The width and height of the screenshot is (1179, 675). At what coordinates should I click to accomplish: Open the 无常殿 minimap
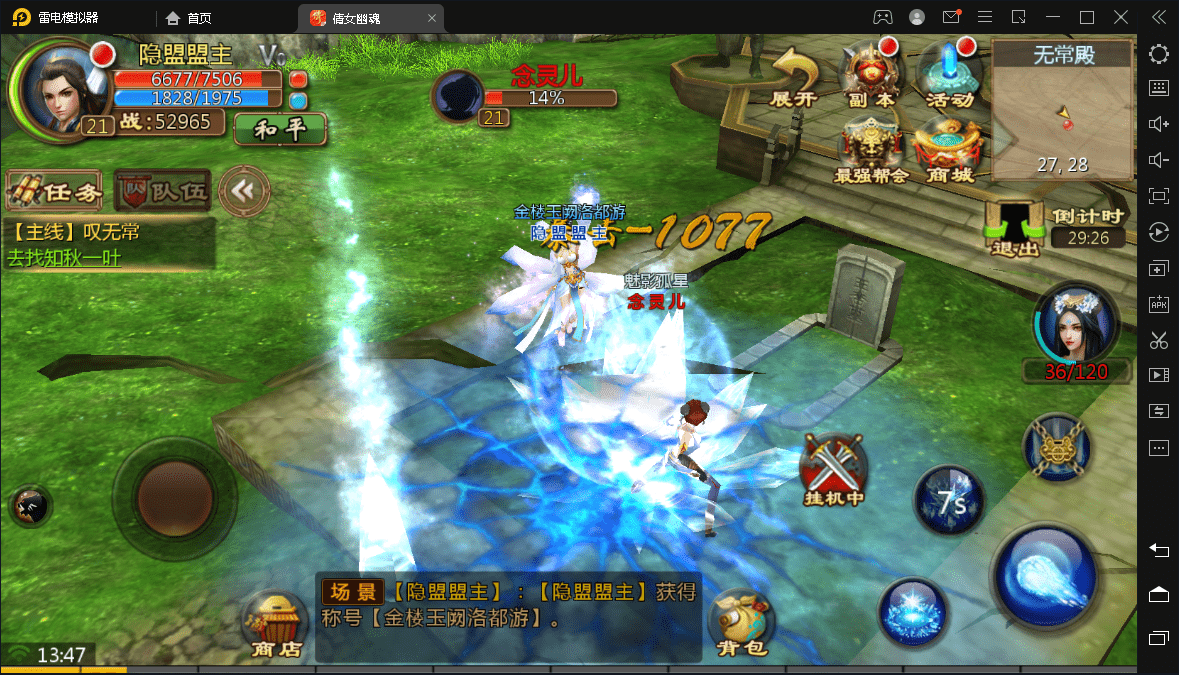point(1063,108)
